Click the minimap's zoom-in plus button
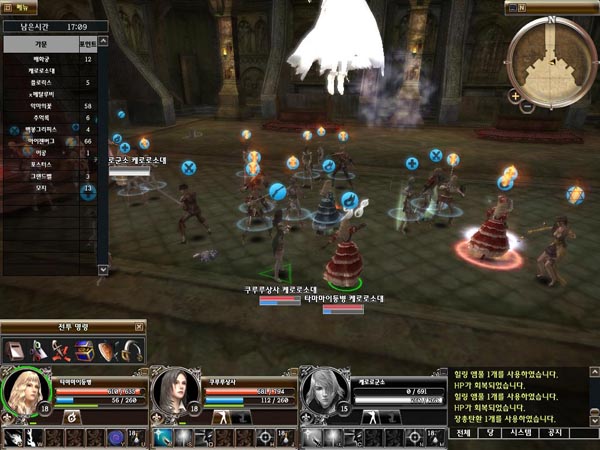Screen dimensions: 600x450 pyautogui.click(x=514, y=96)
